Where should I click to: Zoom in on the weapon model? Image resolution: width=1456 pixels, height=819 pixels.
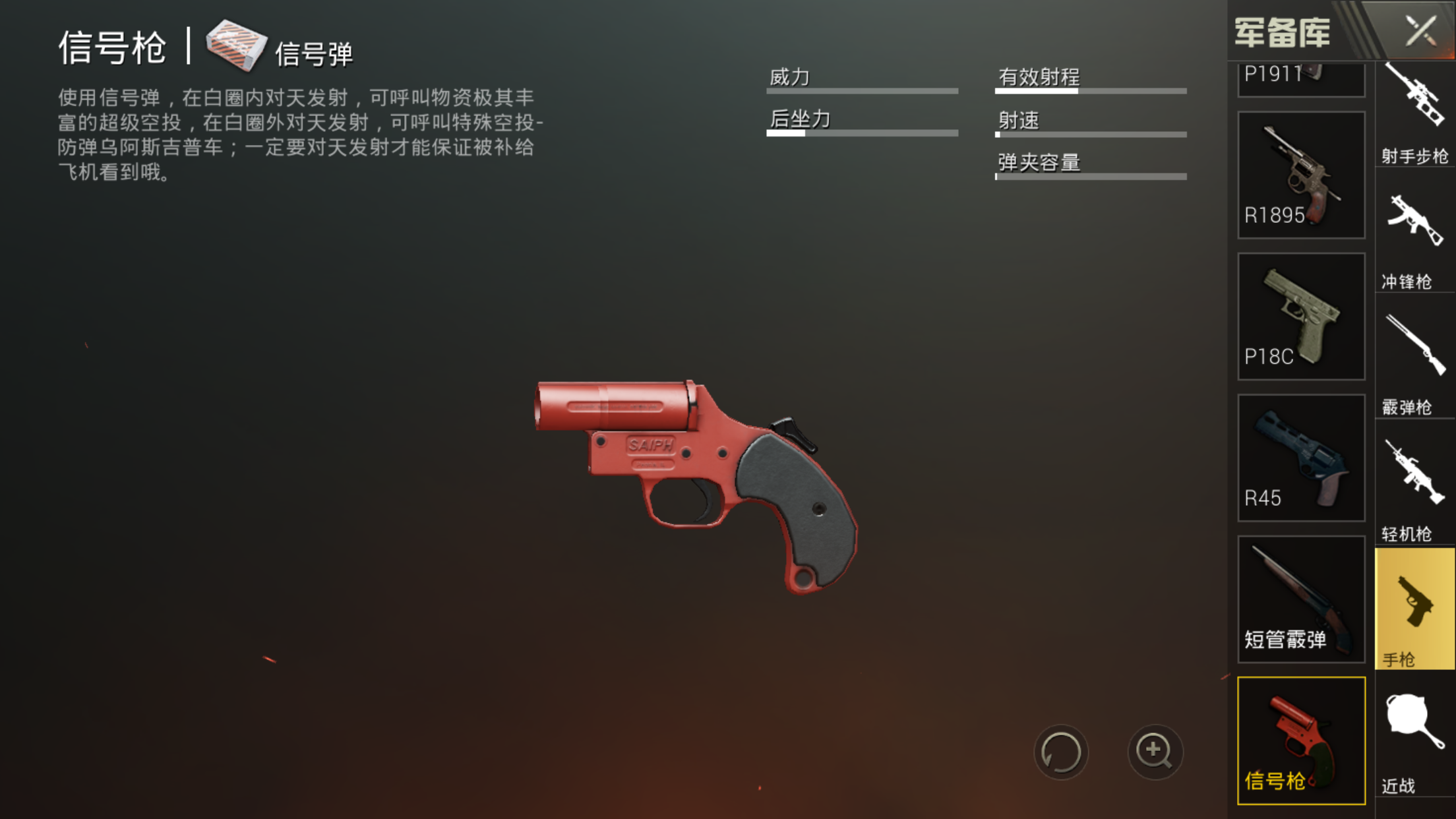[1155, 752]
